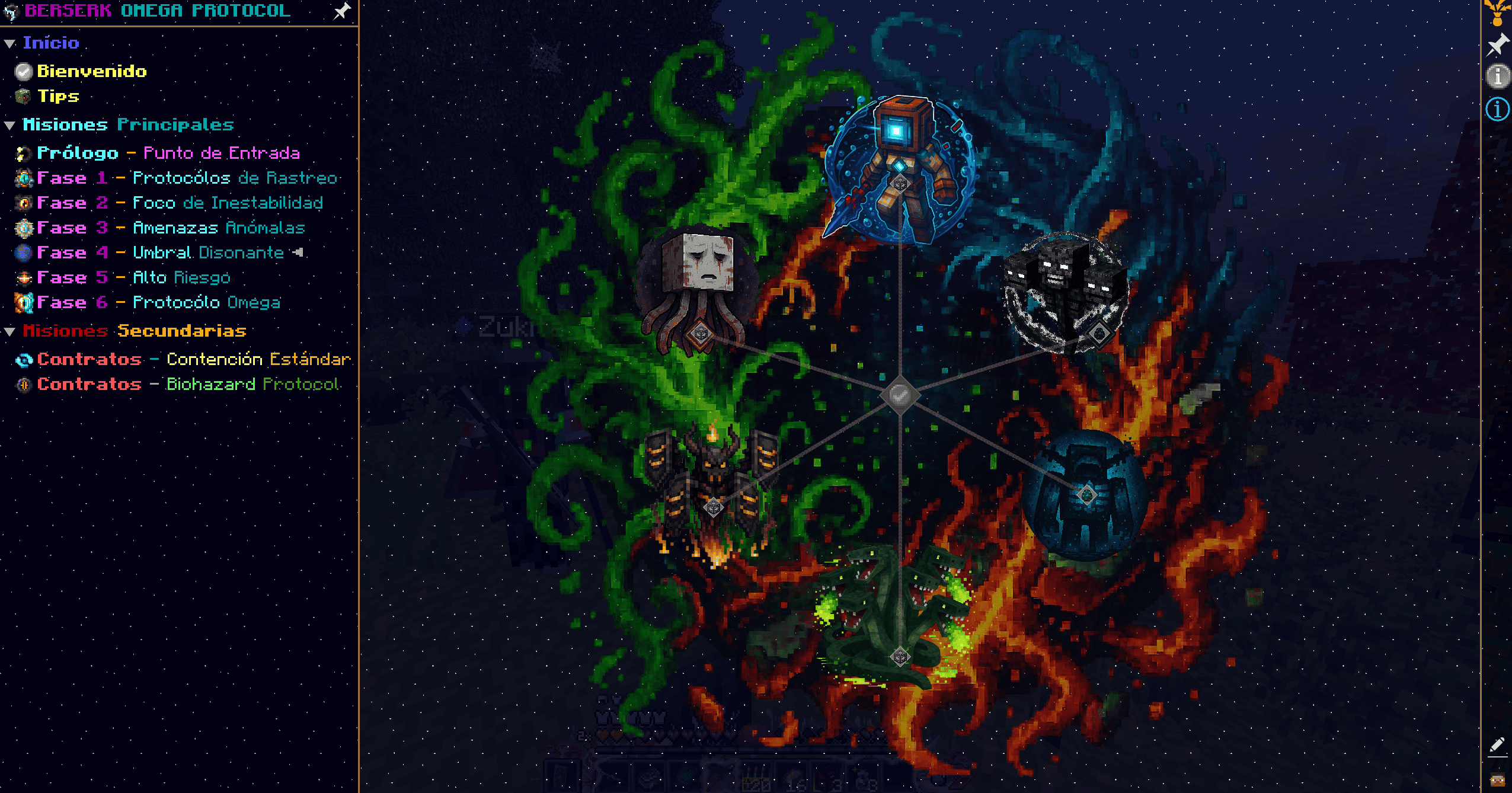Select the Fase 4 Umbral Disonante chapter
The width and height of the screenshot is (1512, 793).
coord(23,252)
